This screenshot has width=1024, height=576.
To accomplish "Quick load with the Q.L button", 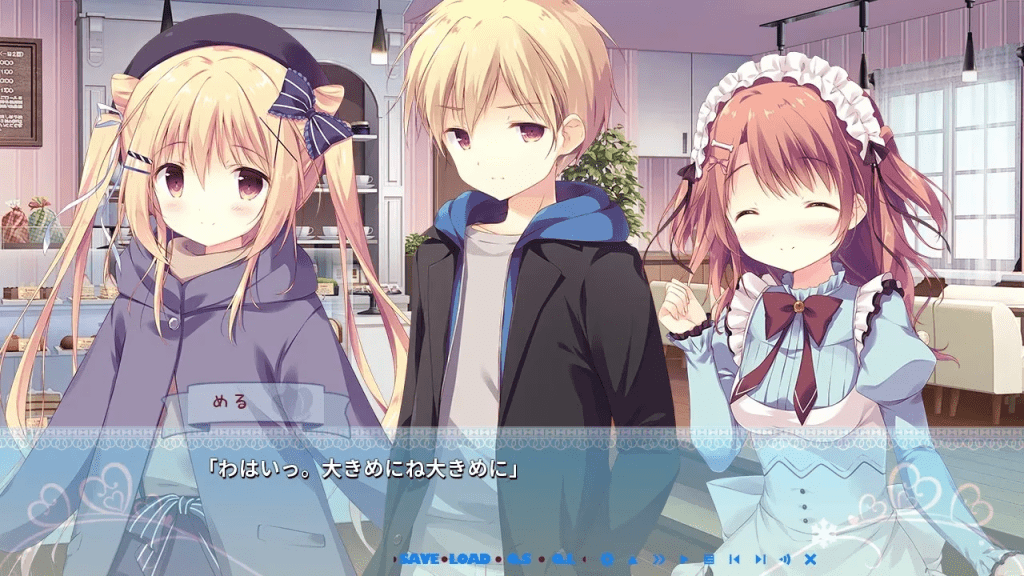I will click(x=563, y=558).
